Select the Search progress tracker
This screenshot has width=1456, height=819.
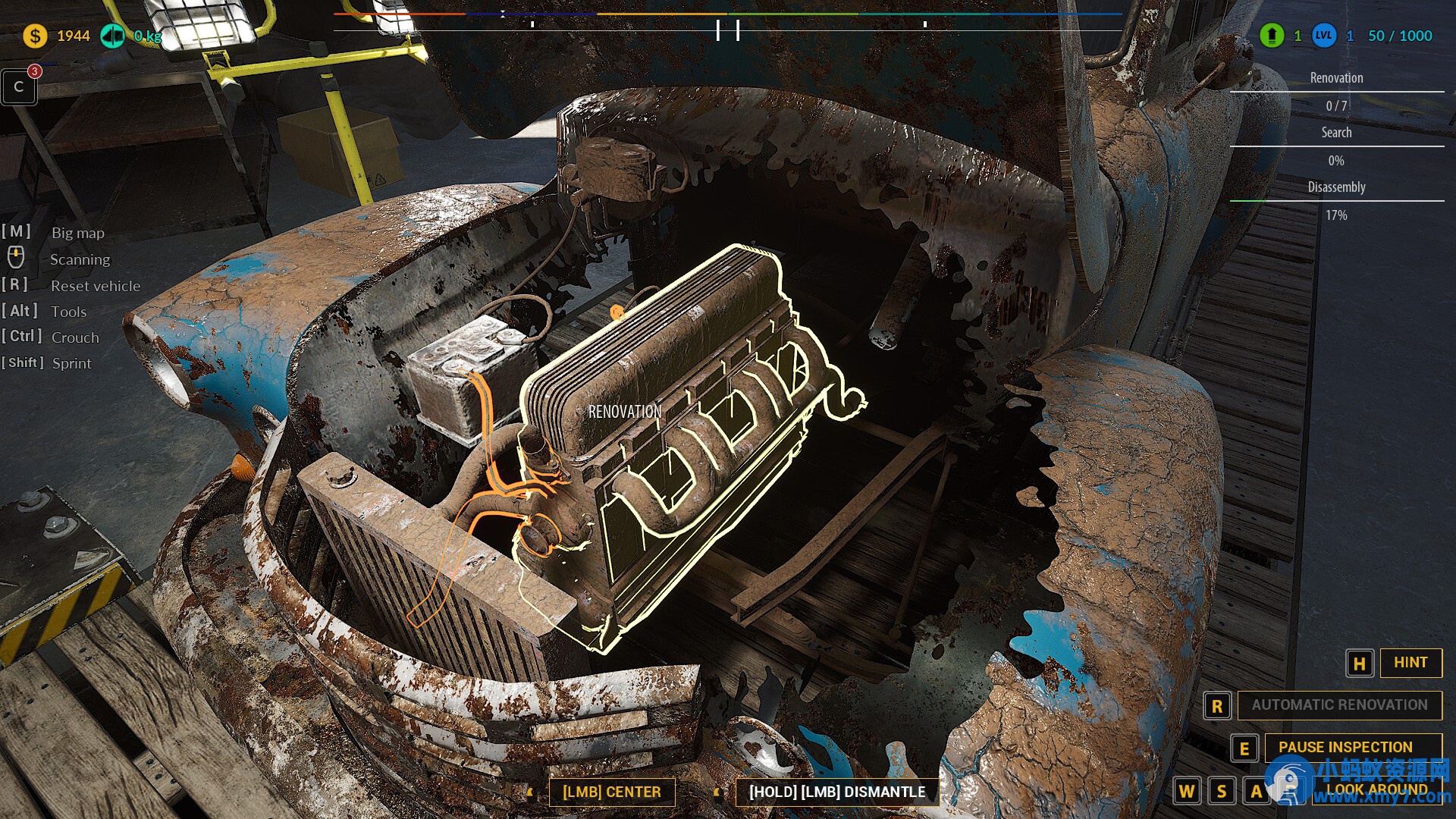(x=1336, y=133)
